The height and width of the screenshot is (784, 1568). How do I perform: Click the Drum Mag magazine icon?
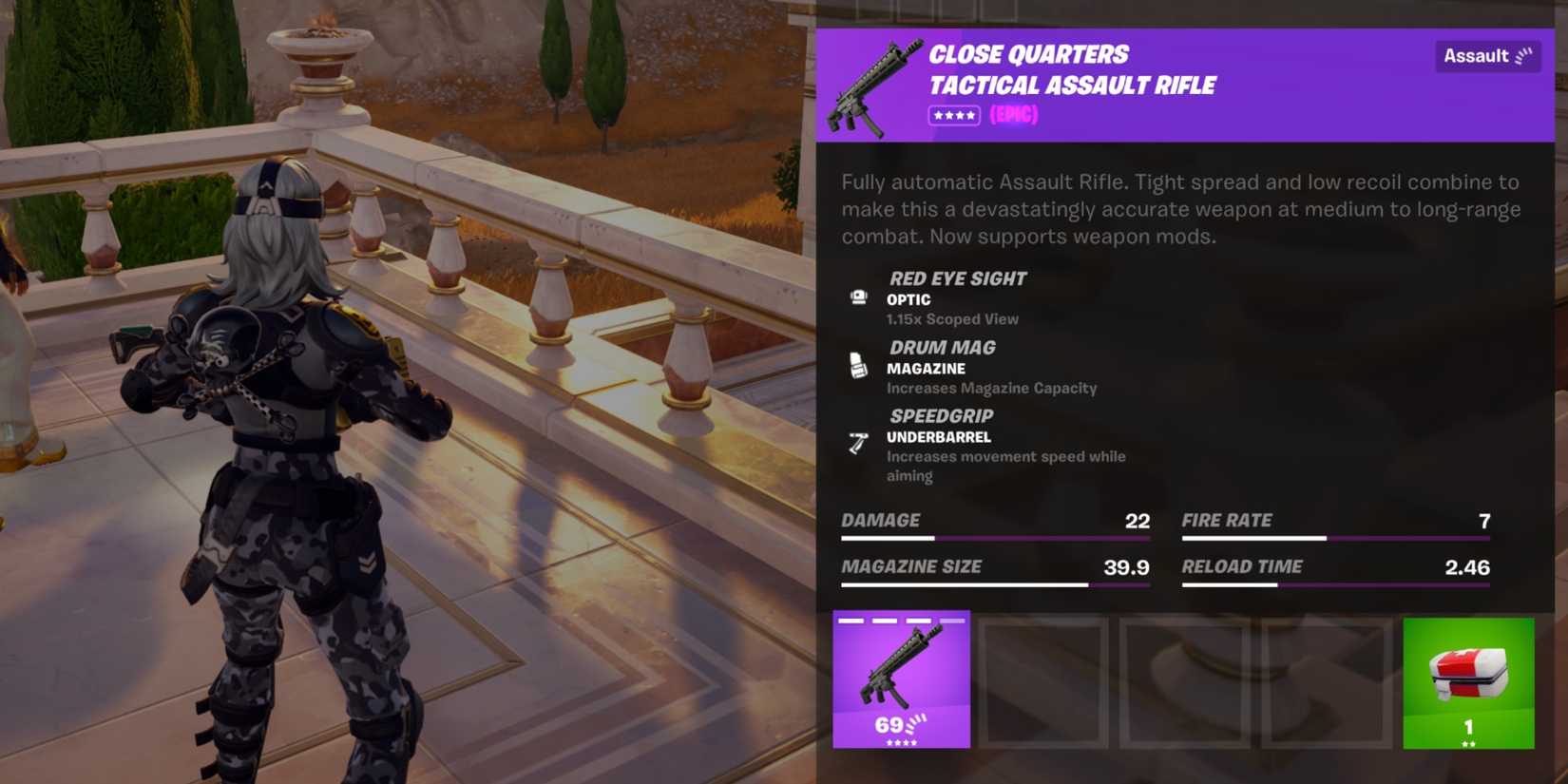click(x=860, y=364)
